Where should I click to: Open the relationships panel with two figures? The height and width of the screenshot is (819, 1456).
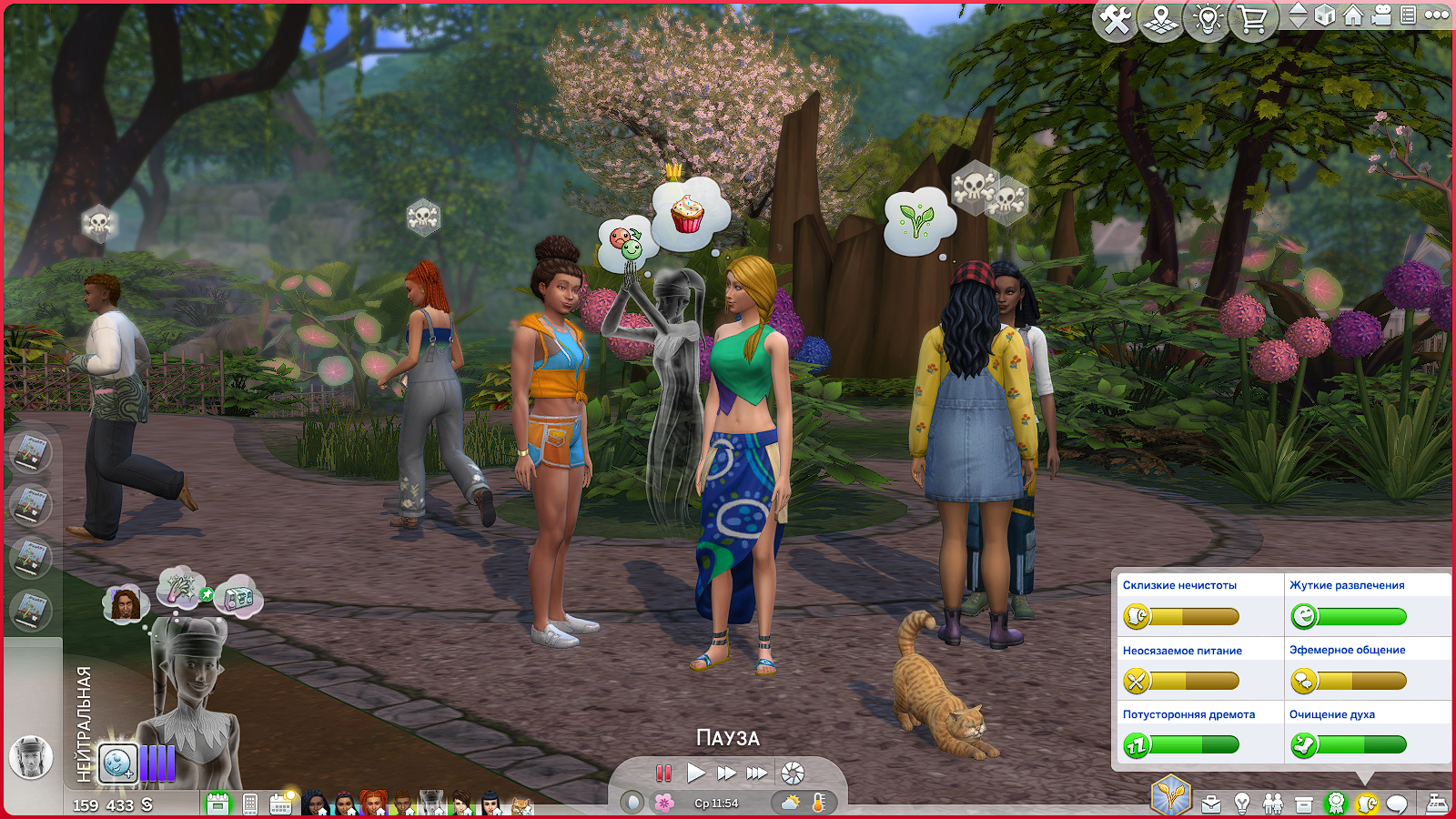[x=1273, y=804]
